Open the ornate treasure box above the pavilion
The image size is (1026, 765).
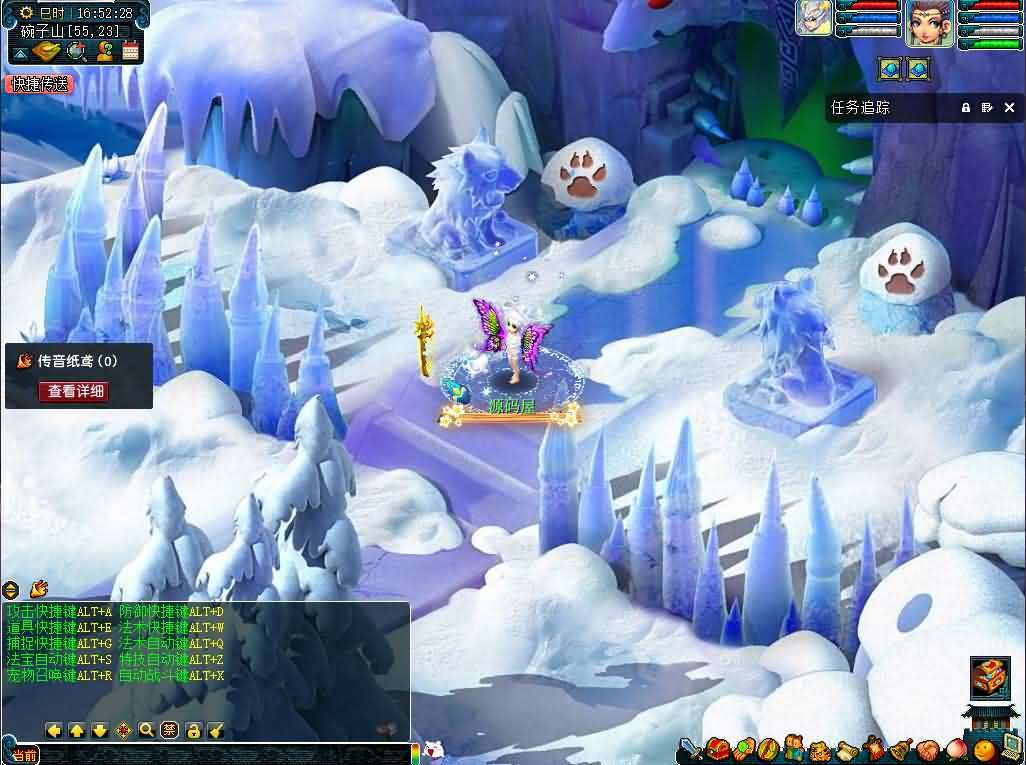pos(990,677)
